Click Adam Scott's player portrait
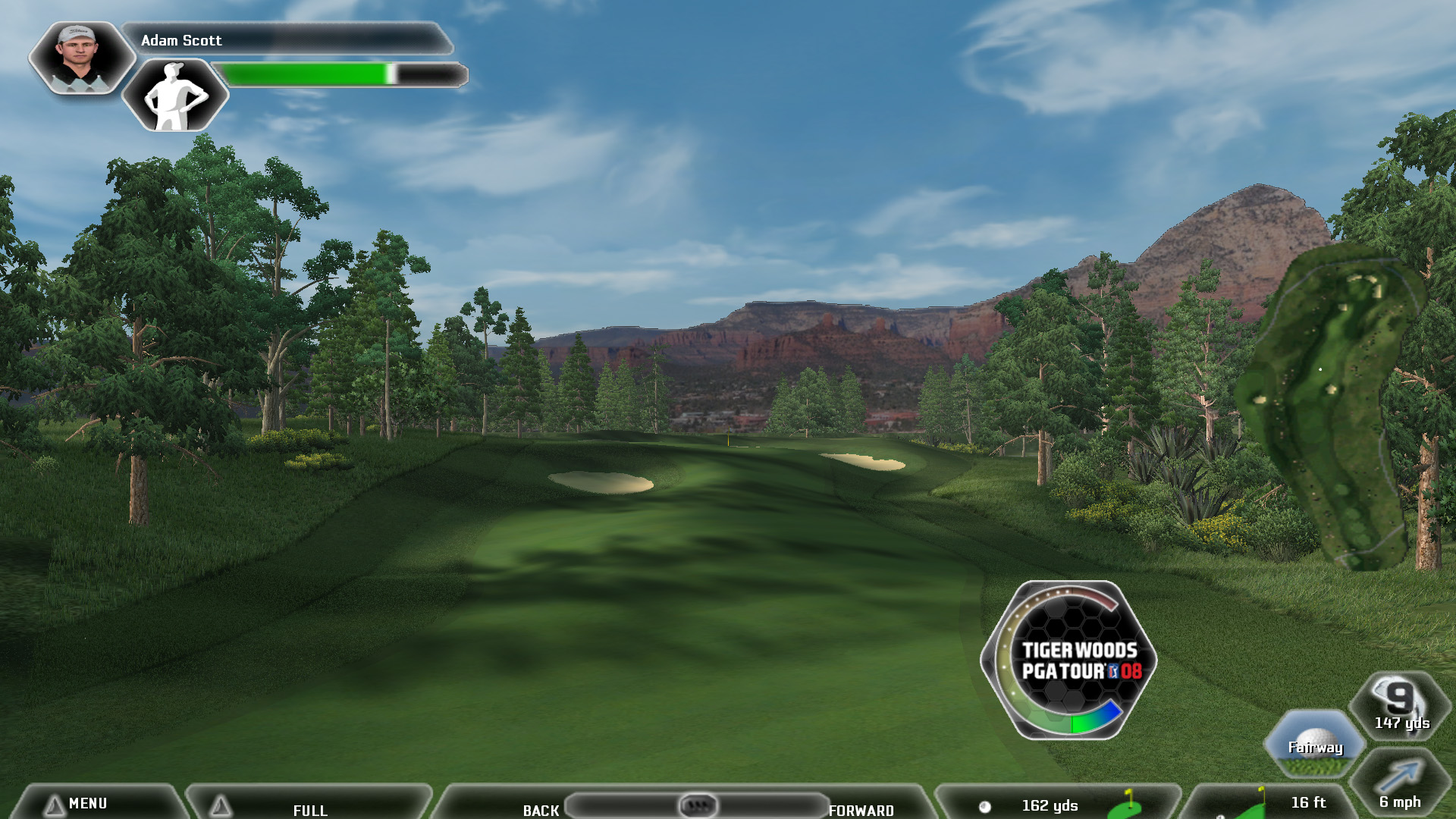Screen dimensions: 1456x819 tap(80, 57)
